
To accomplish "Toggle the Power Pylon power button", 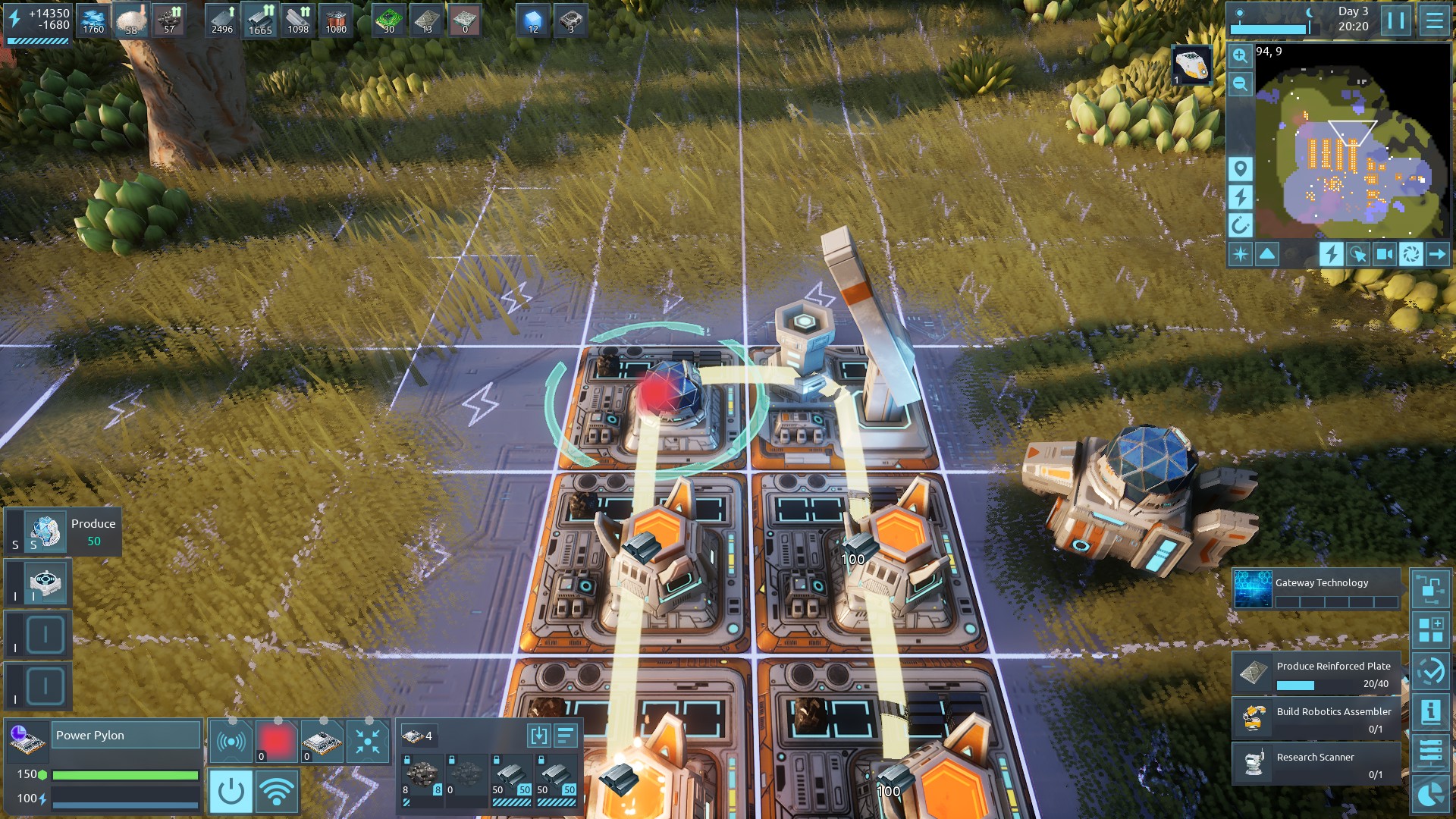I will click(x=231, y=791).
